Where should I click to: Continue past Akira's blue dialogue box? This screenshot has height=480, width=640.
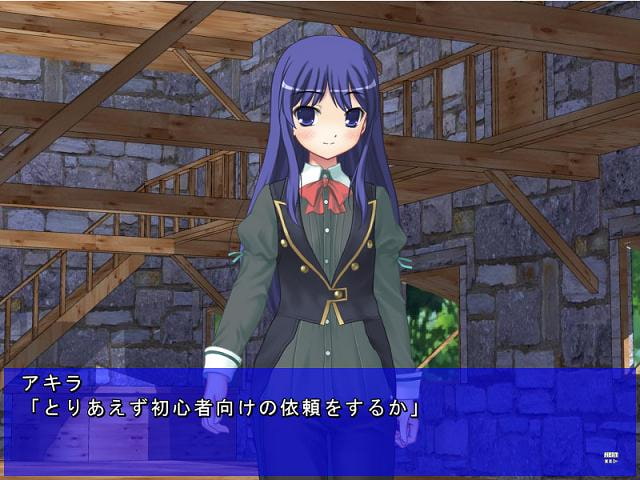[x=318, y=418]
